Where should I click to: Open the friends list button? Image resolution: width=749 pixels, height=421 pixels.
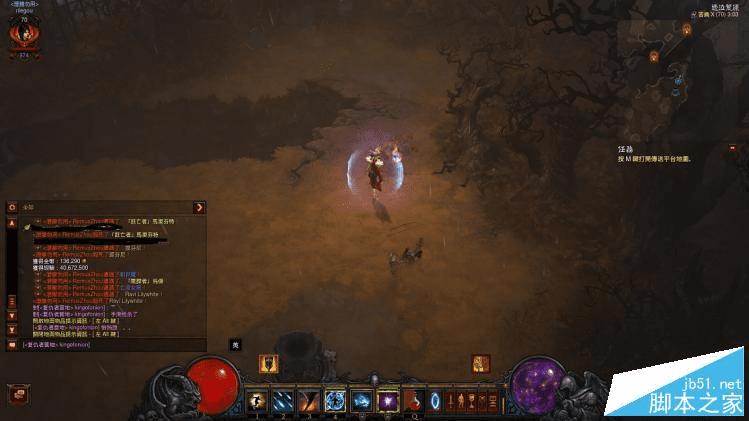click(16, 394)
